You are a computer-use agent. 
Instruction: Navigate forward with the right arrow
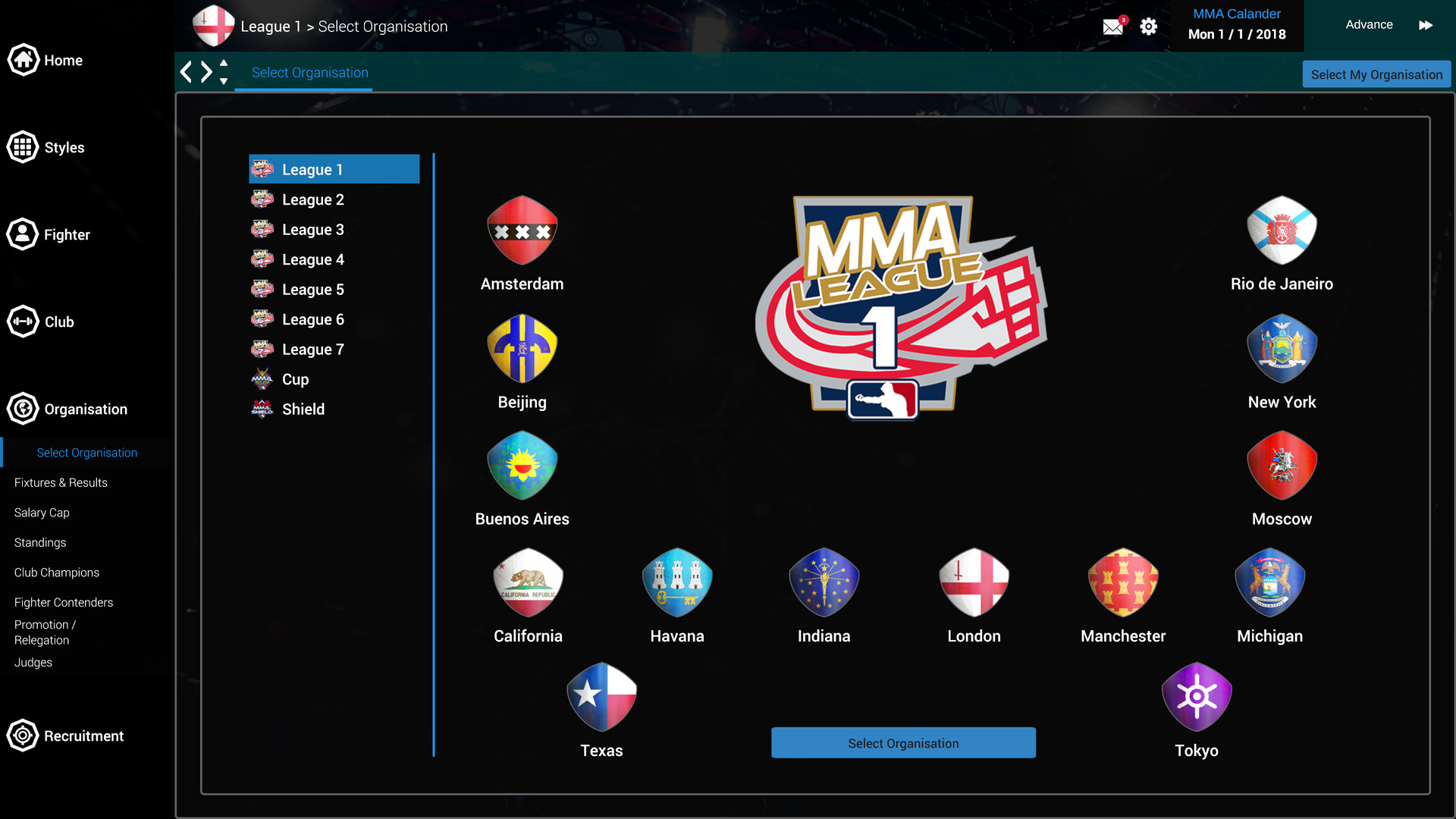(206, 71)
